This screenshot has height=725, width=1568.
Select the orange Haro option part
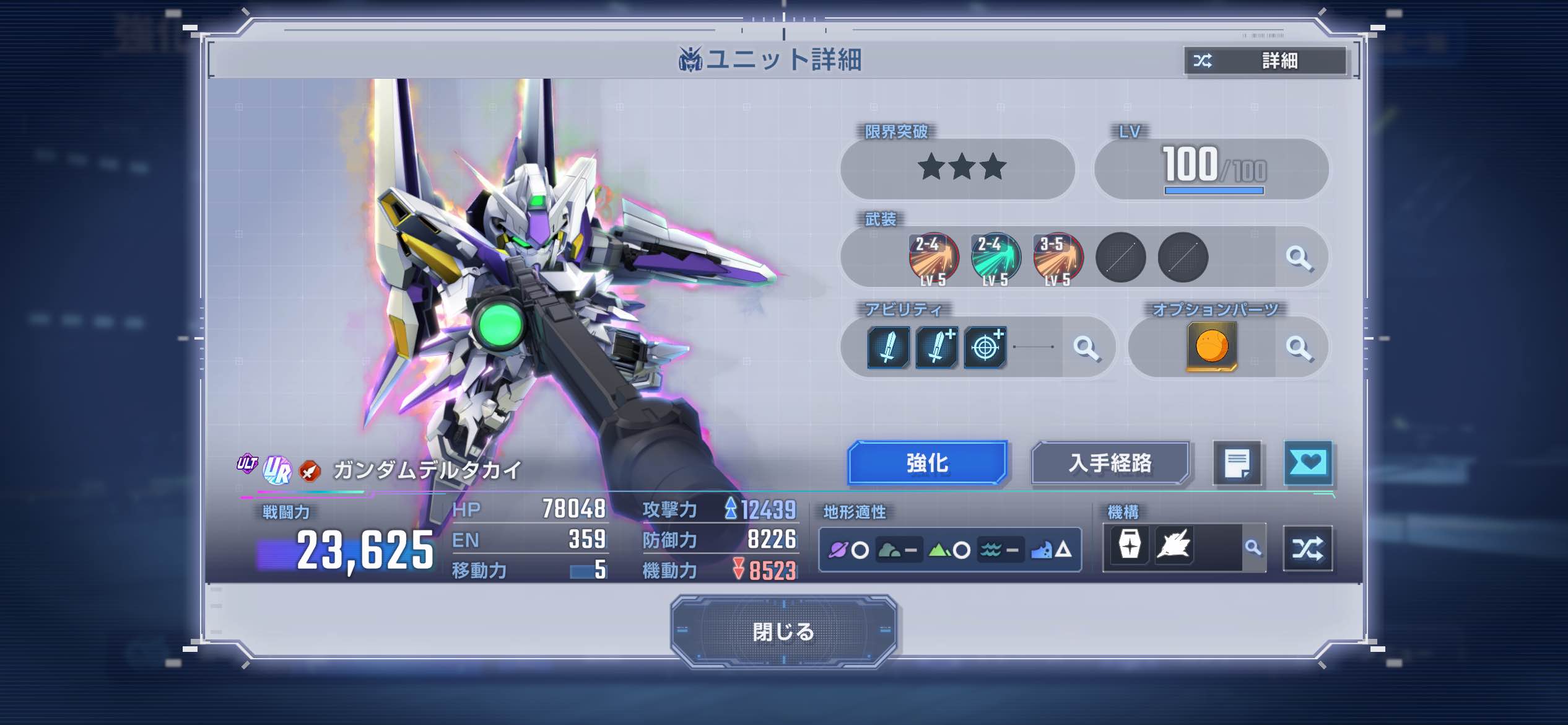click(x=1211, y=346)
